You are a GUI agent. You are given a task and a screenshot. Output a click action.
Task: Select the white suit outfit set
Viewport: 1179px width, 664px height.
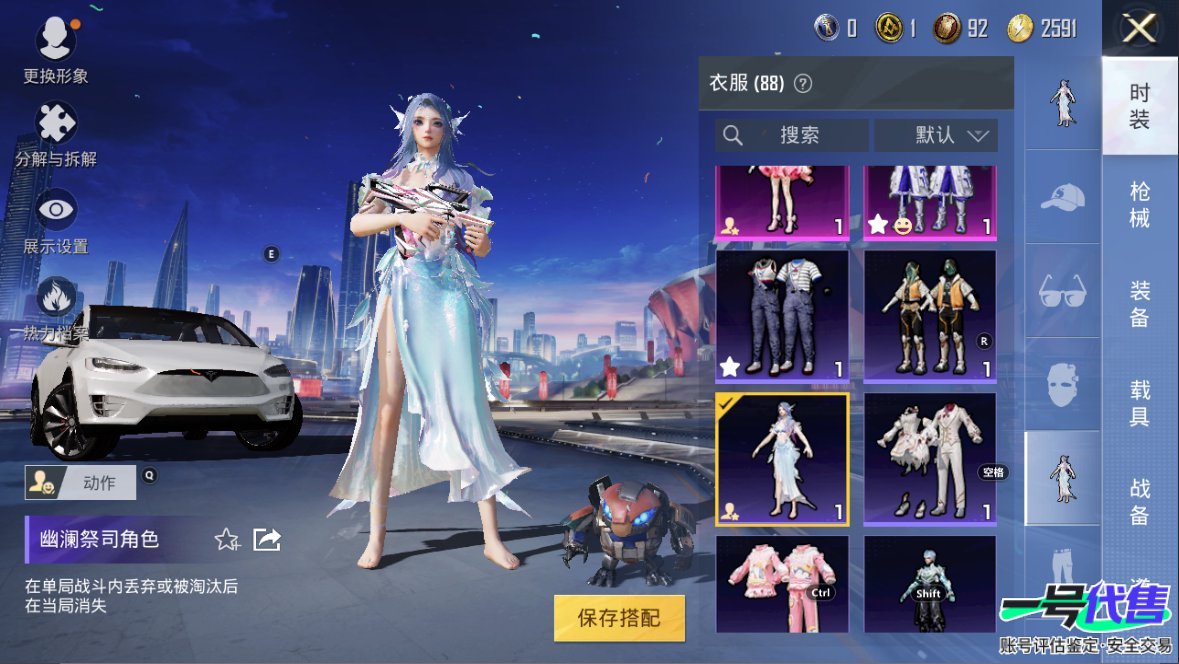click(x=930, y=459)
